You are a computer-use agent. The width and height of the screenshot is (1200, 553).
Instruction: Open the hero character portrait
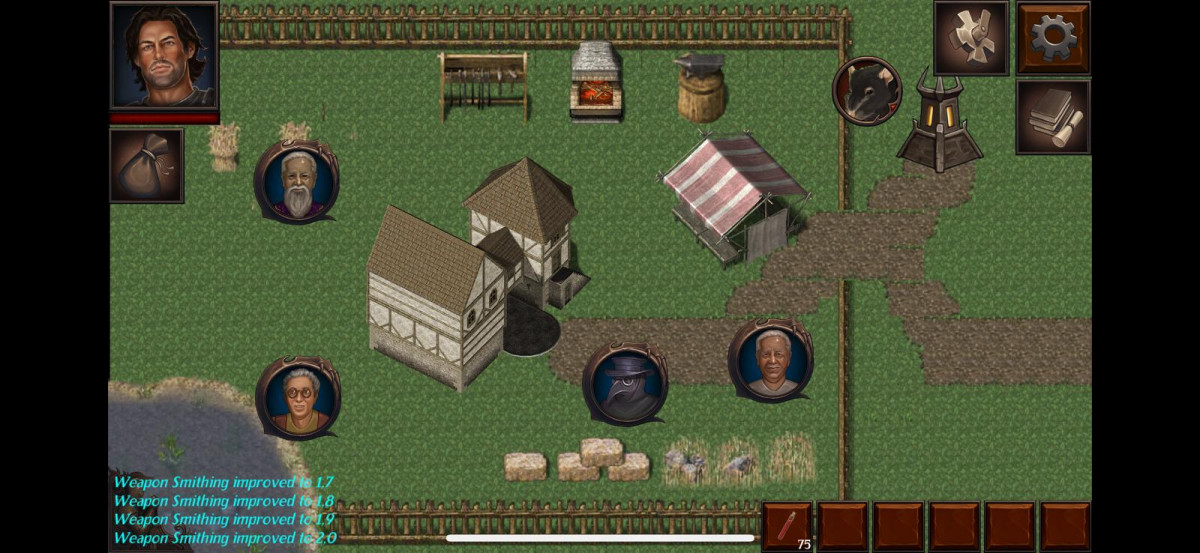(164, 55)
